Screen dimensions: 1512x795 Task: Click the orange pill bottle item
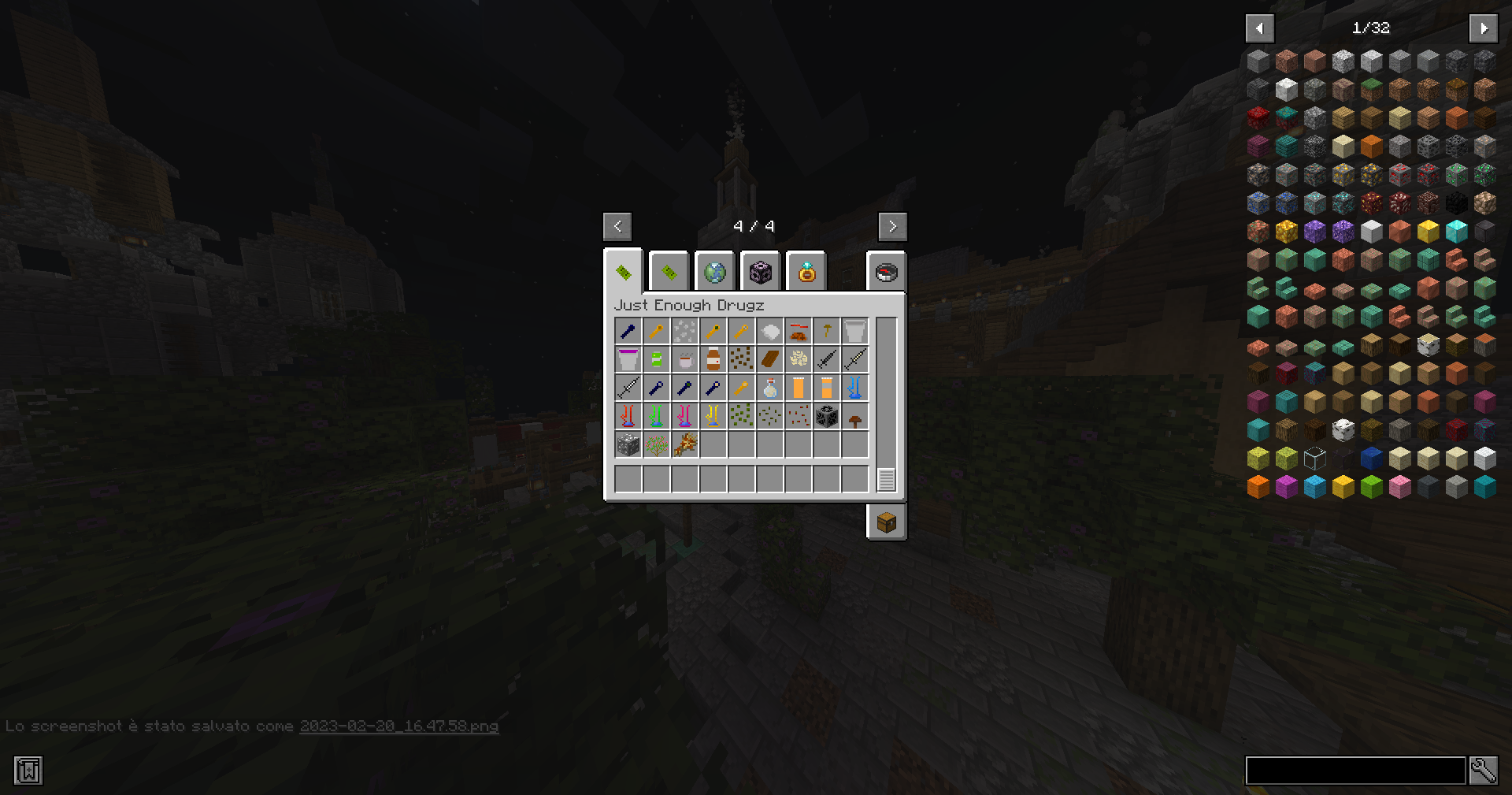[798, 388]
